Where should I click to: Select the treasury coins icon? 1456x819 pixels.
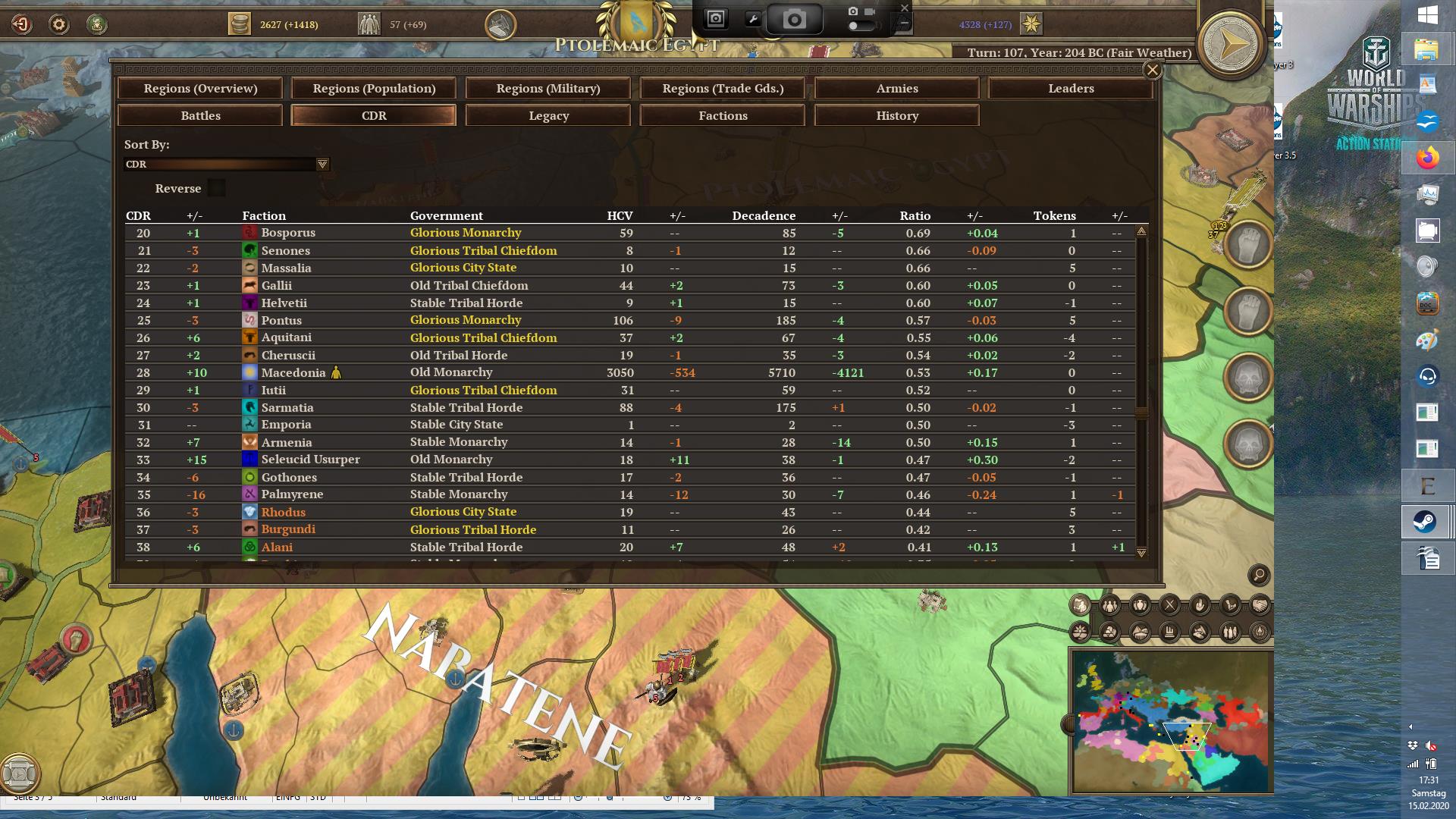[241, 24]
